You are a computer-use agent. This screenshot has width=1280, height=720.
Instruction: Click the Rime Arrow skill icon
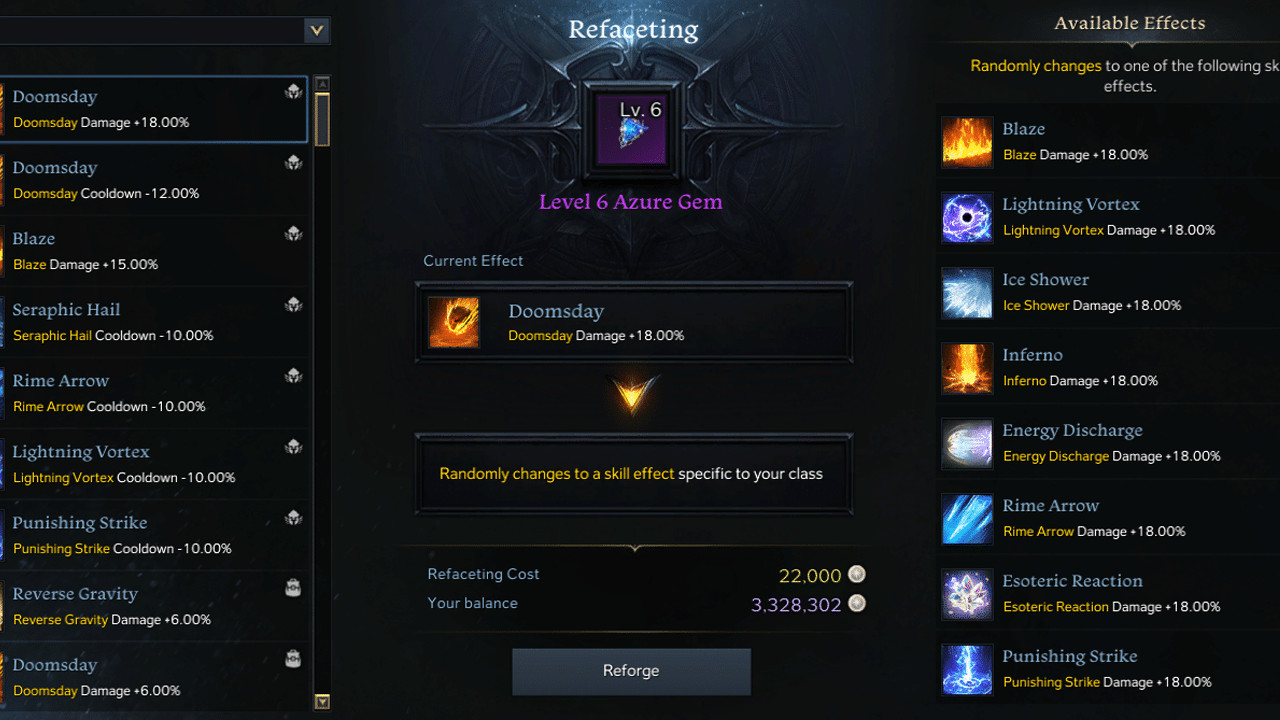966,519
